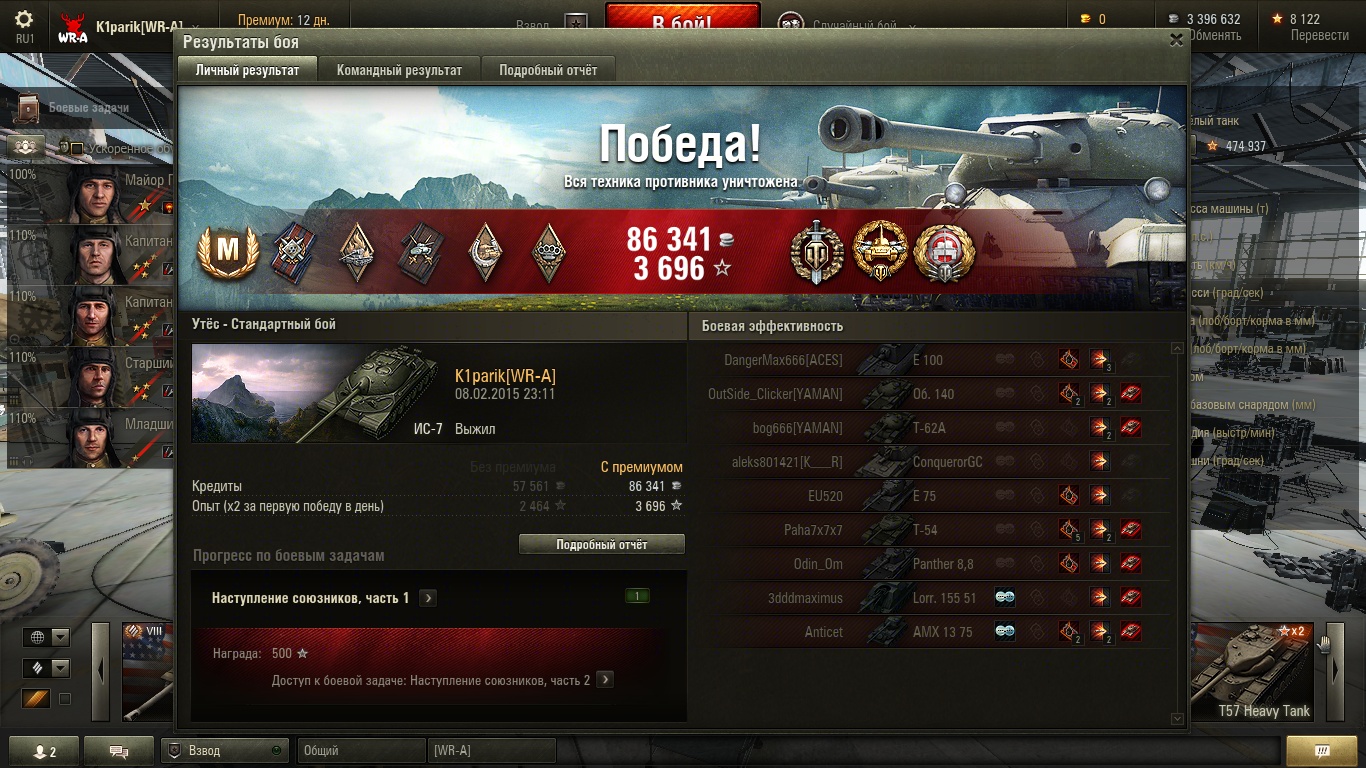Click the Mastery badge M medal

coord(229,252)
